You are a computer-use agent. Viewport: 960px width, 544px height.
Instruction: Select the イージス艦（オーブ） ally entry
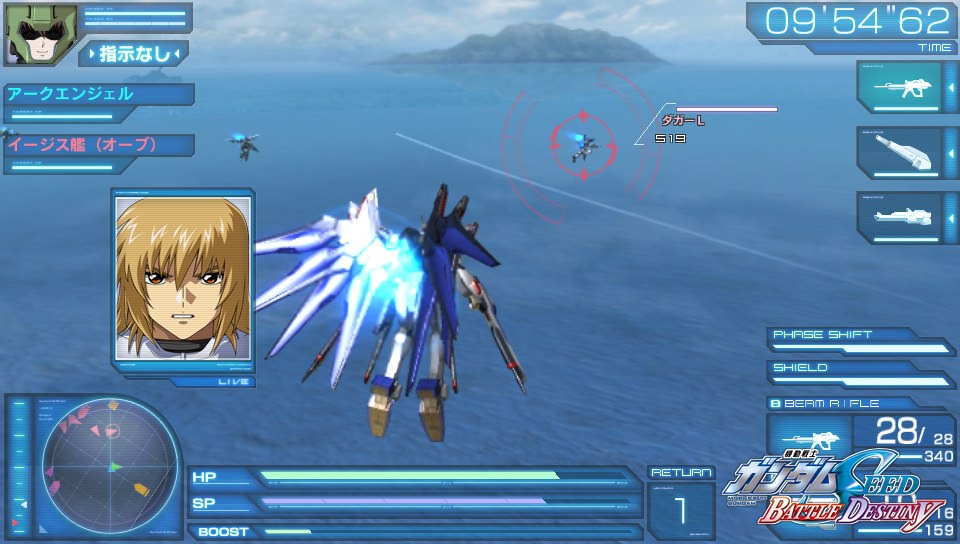tap(97, 145)
